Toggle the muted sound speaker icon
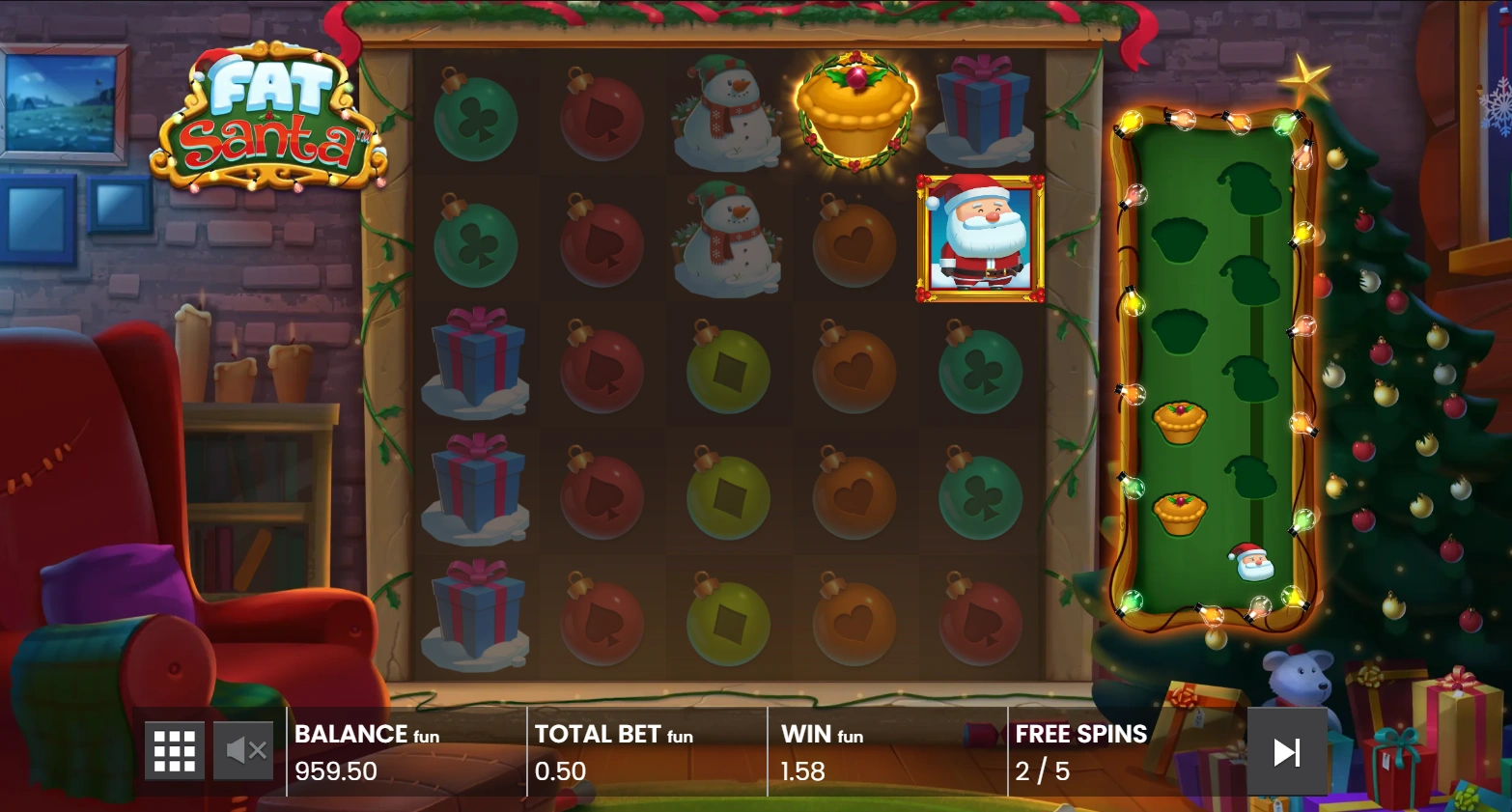 245,750
